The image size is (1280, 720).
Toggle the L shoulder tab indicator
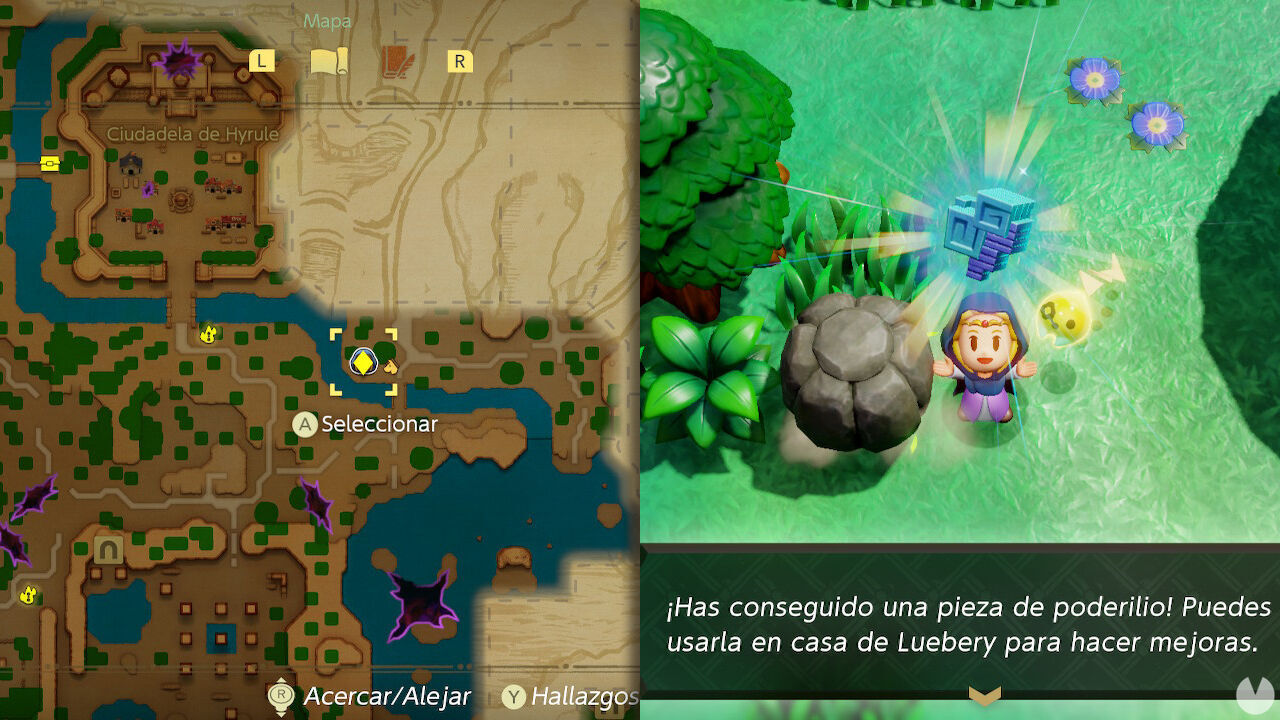pos(261,60)
